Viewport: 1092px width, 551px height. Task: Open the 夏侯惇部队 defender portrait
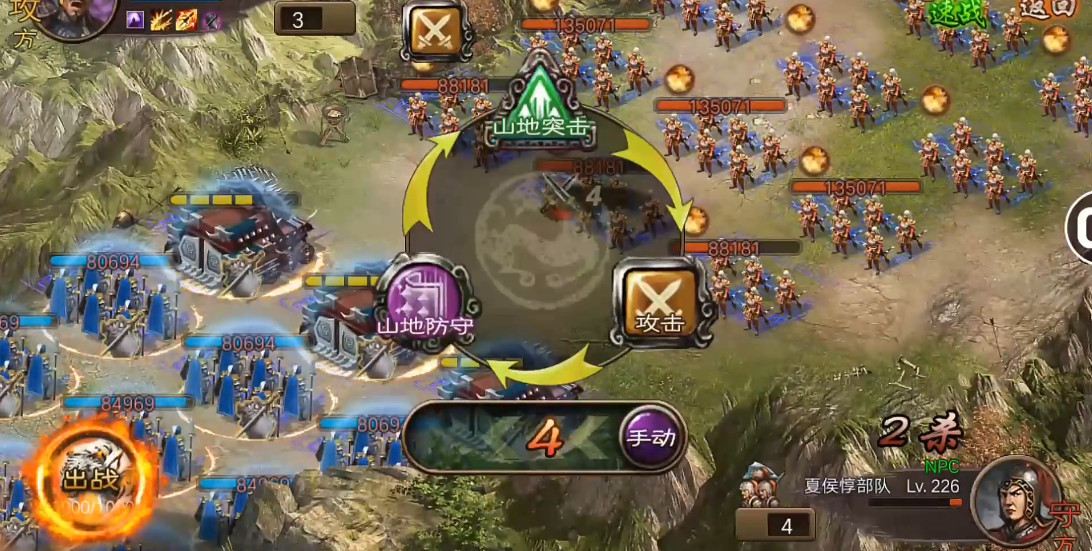(1013, 497)
